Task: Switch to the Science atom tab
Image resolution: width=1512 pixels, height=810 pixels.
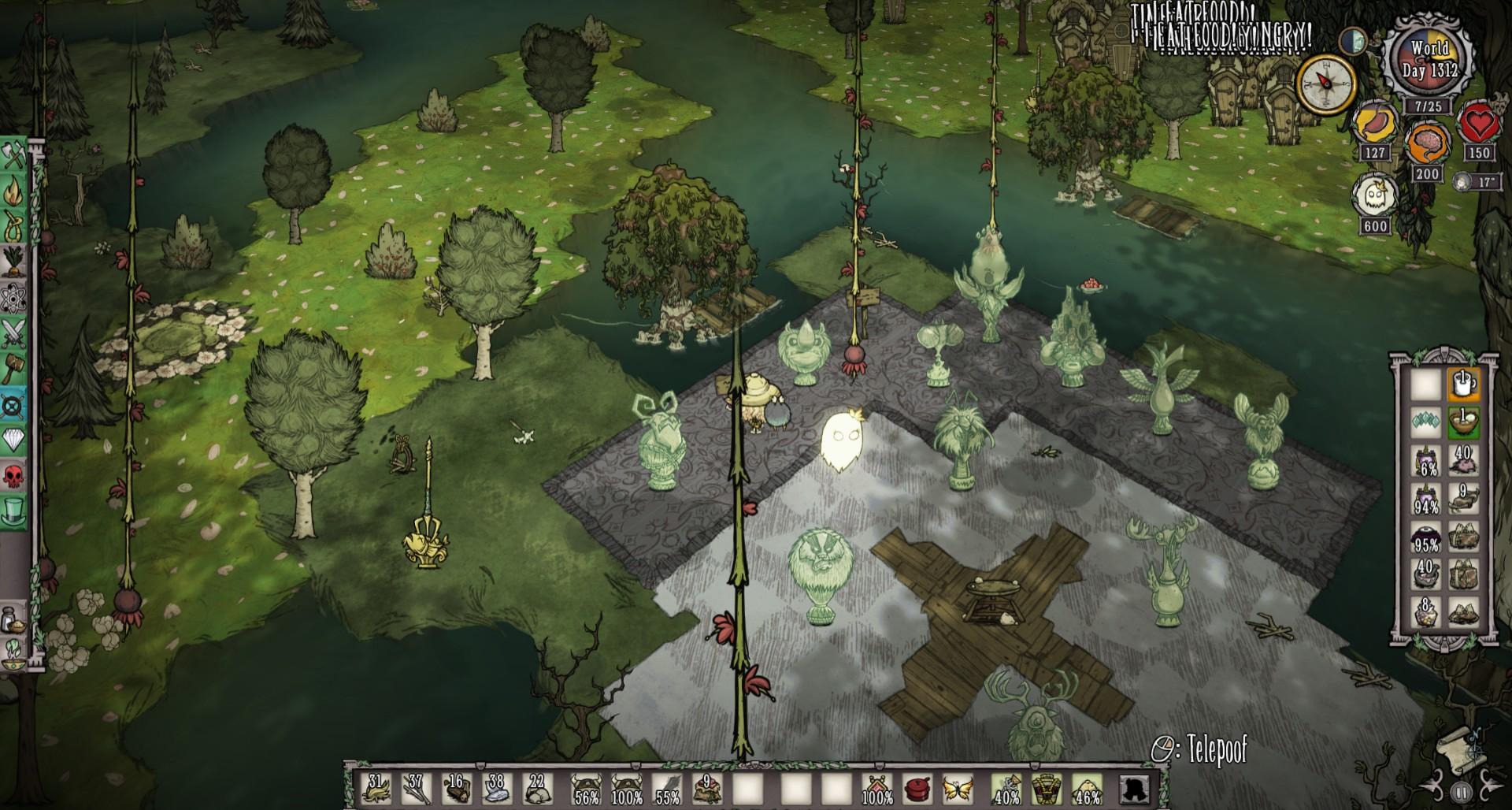Action: point(14,299)
